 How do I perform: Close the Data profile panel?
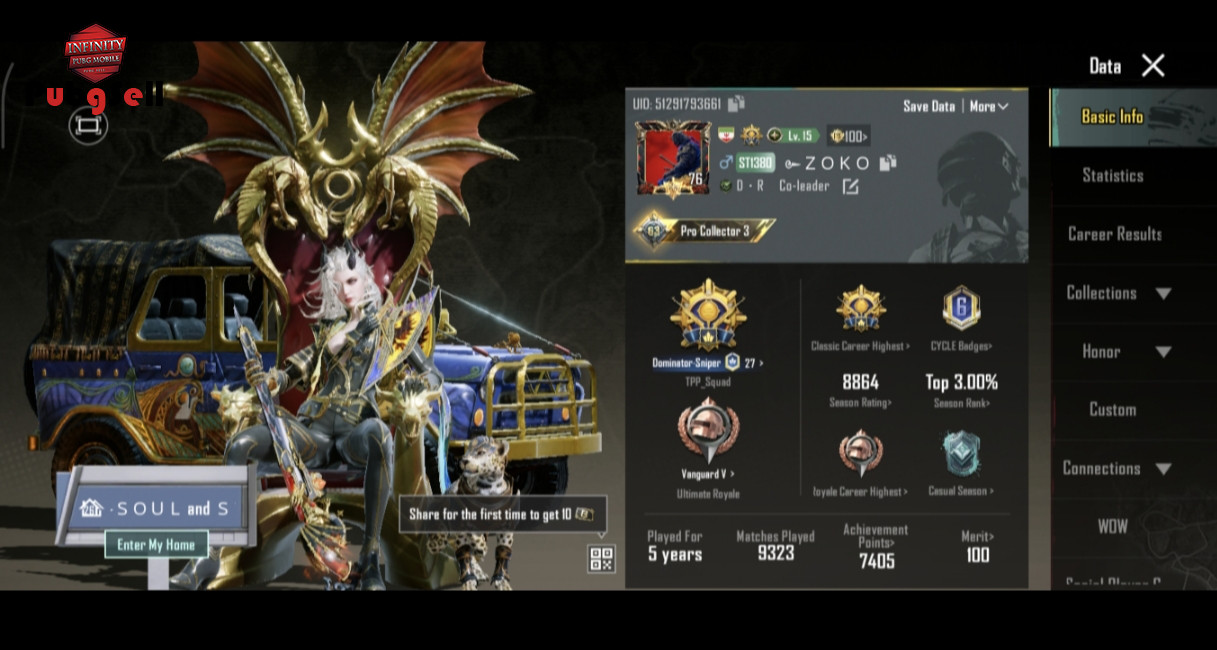[1153, 66]
